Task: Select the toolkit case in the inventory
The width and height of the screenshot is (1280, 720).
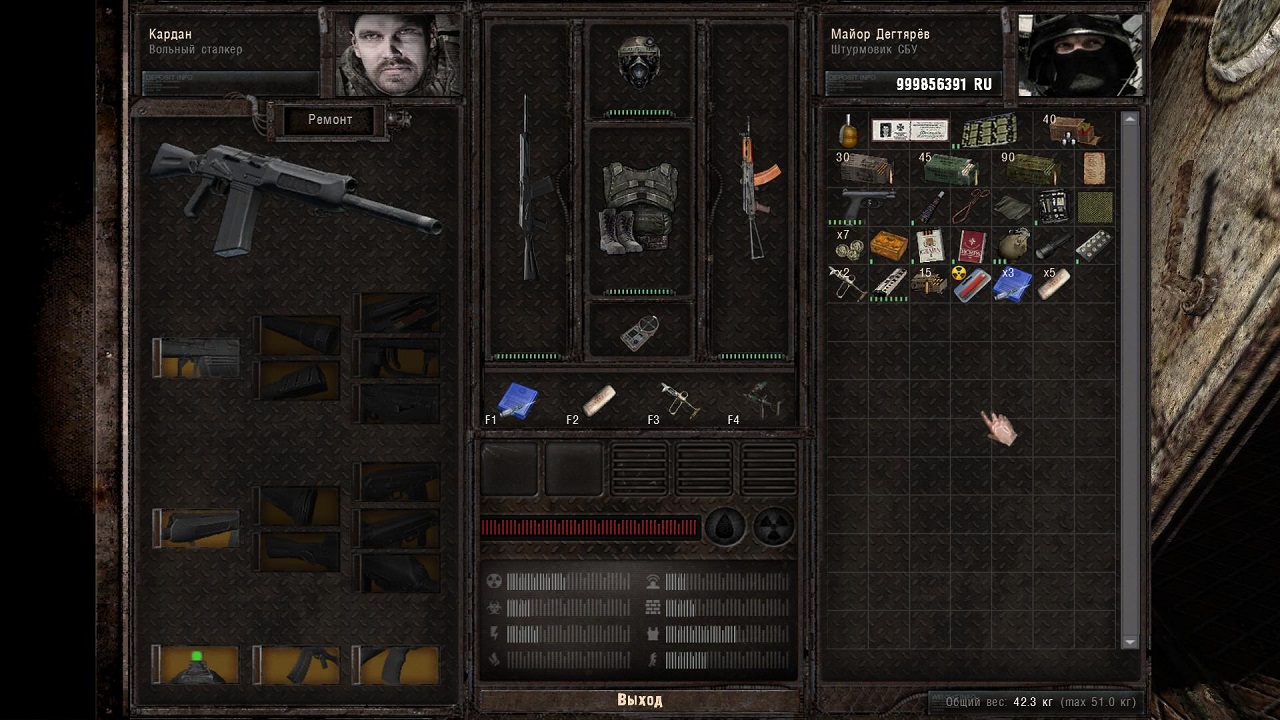Action: (1052, 206)
